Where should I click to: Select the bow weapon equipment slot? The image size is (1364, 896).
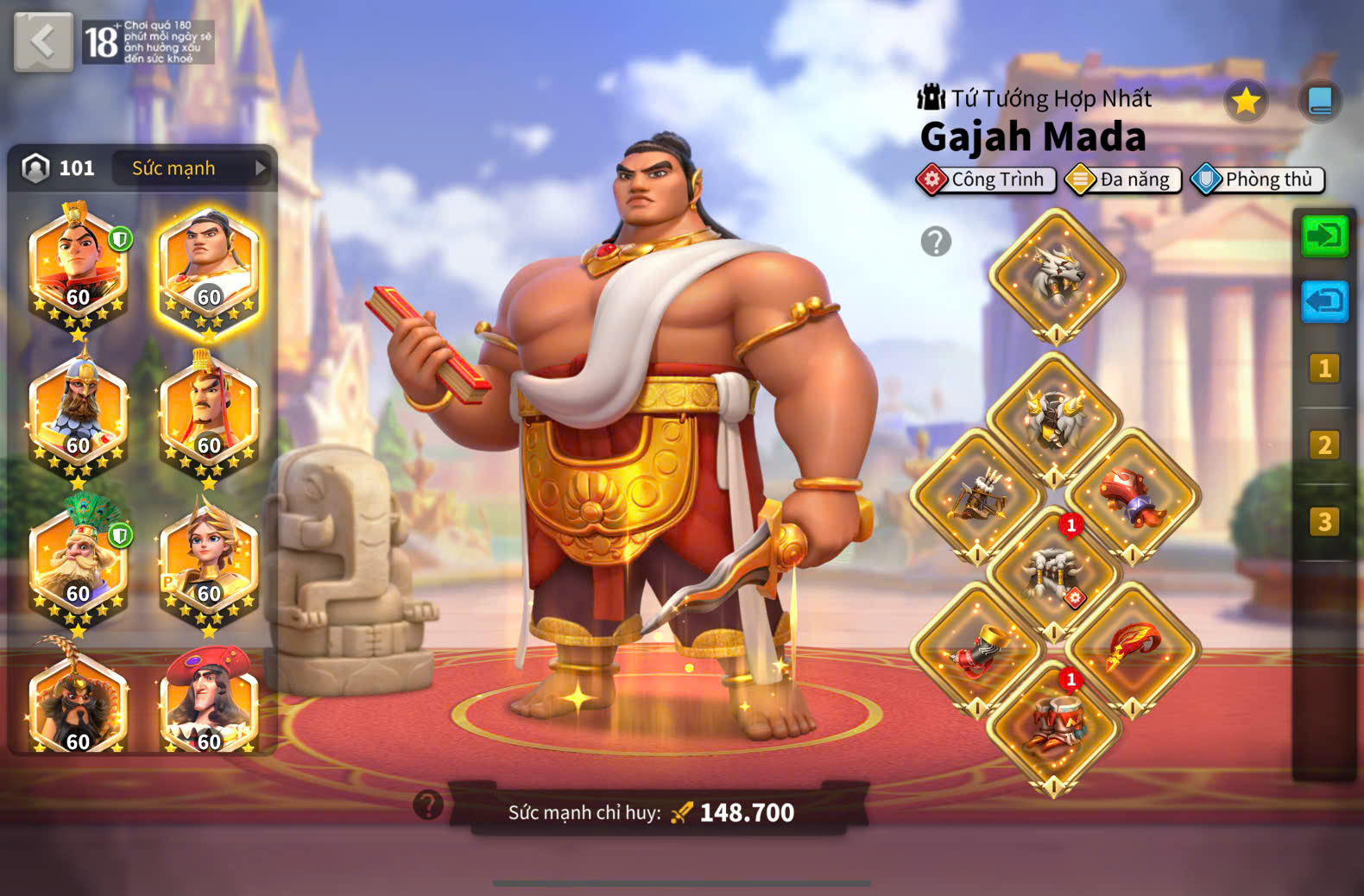(977, 496)
